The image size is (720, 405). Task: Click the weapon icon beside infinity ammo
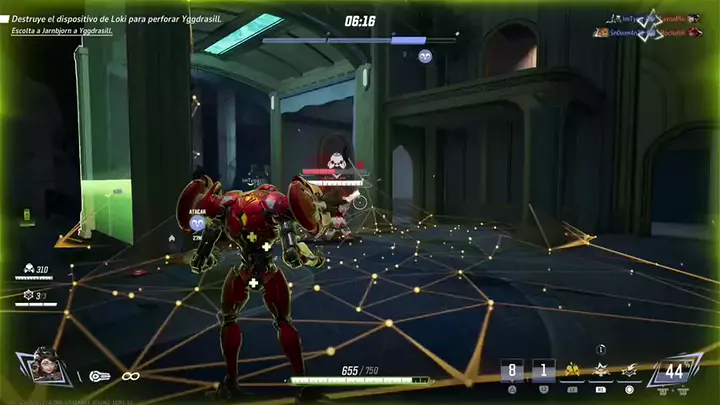tap(100, 376)
